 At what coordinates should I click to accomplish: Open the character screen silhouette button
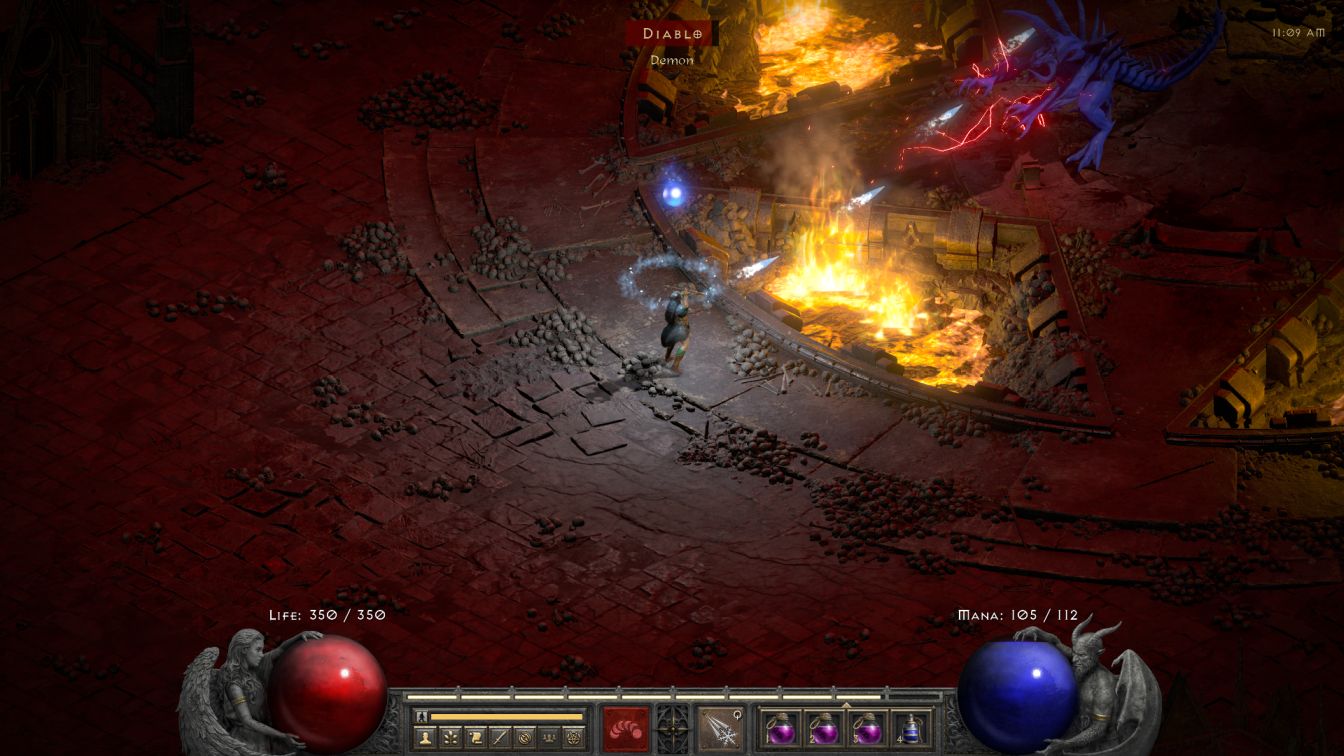[427, 738]
